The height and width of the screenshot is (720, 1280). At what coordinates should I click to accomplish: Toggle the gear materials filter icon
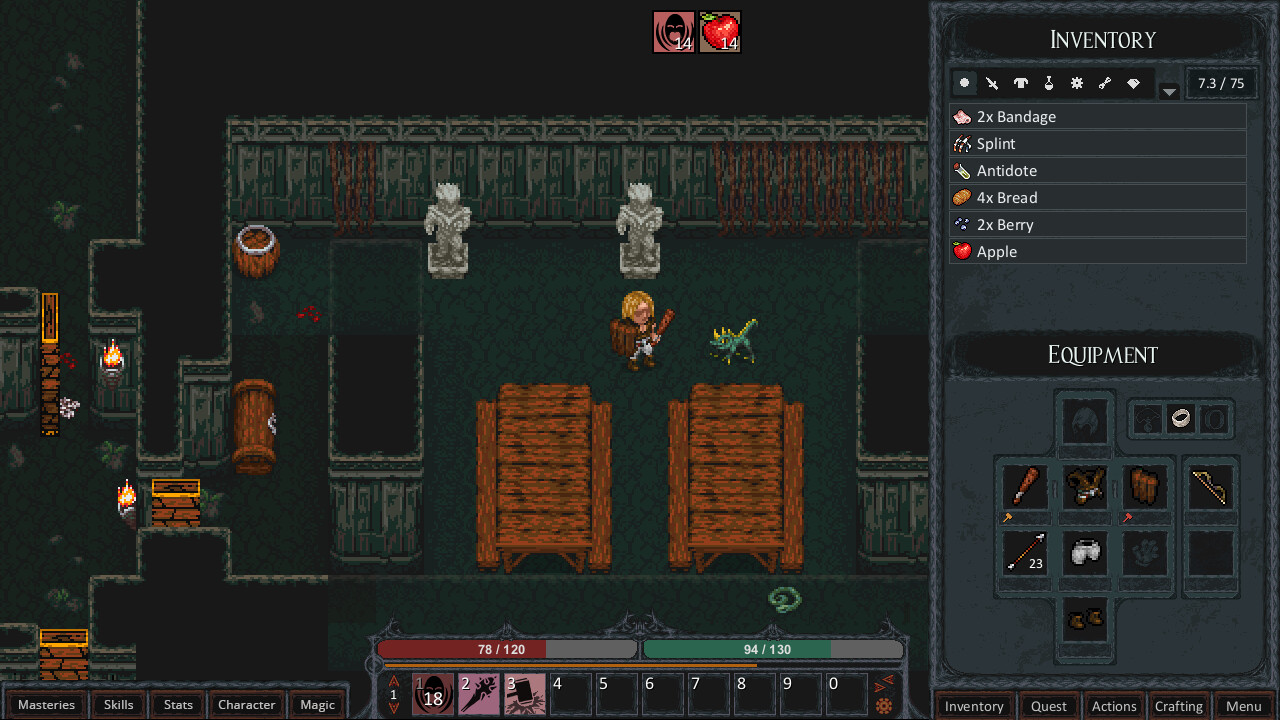1076,83
